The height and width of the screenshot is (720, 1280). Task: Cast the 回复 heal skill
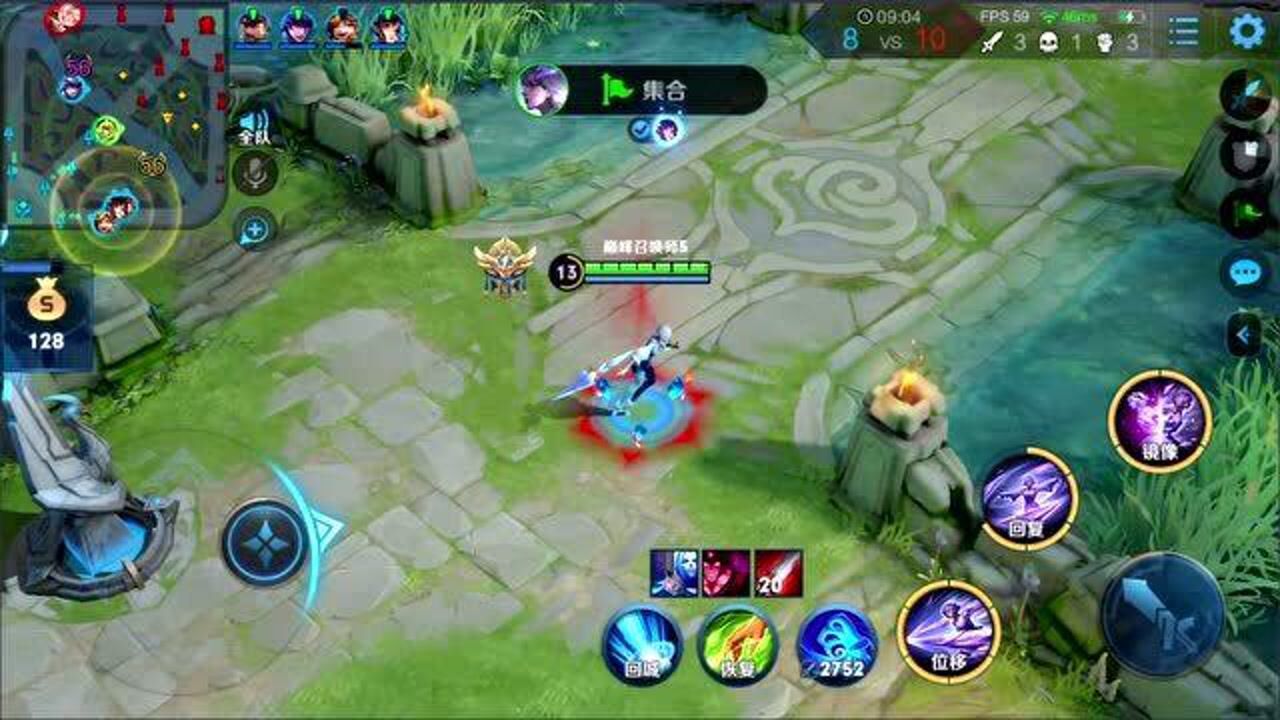pyautogui.click(x=1029, y=499)
